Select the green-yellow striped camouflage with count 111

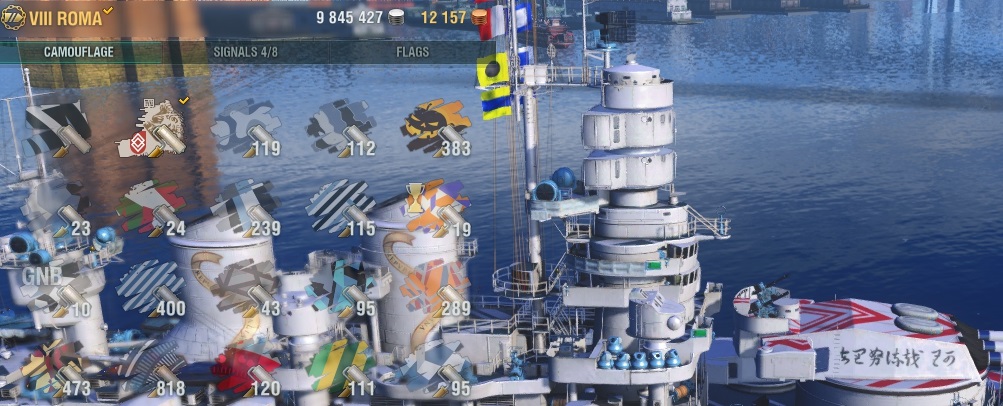(341, 369)
